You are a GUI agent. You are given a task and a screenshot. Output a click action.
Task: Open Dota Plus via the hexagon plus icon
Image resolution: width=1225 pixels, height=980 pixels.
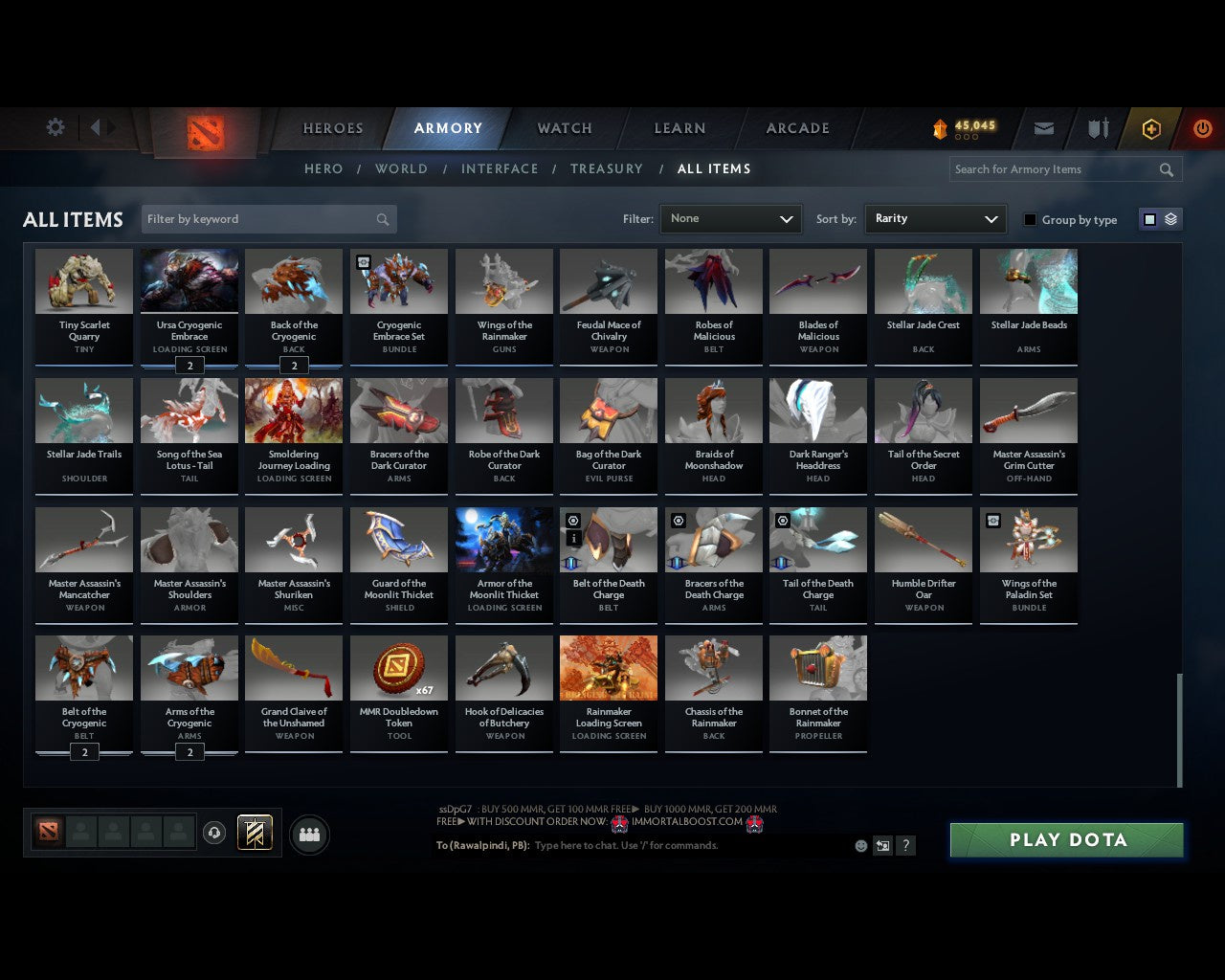pyautogui.click(x=1150, y=127)
